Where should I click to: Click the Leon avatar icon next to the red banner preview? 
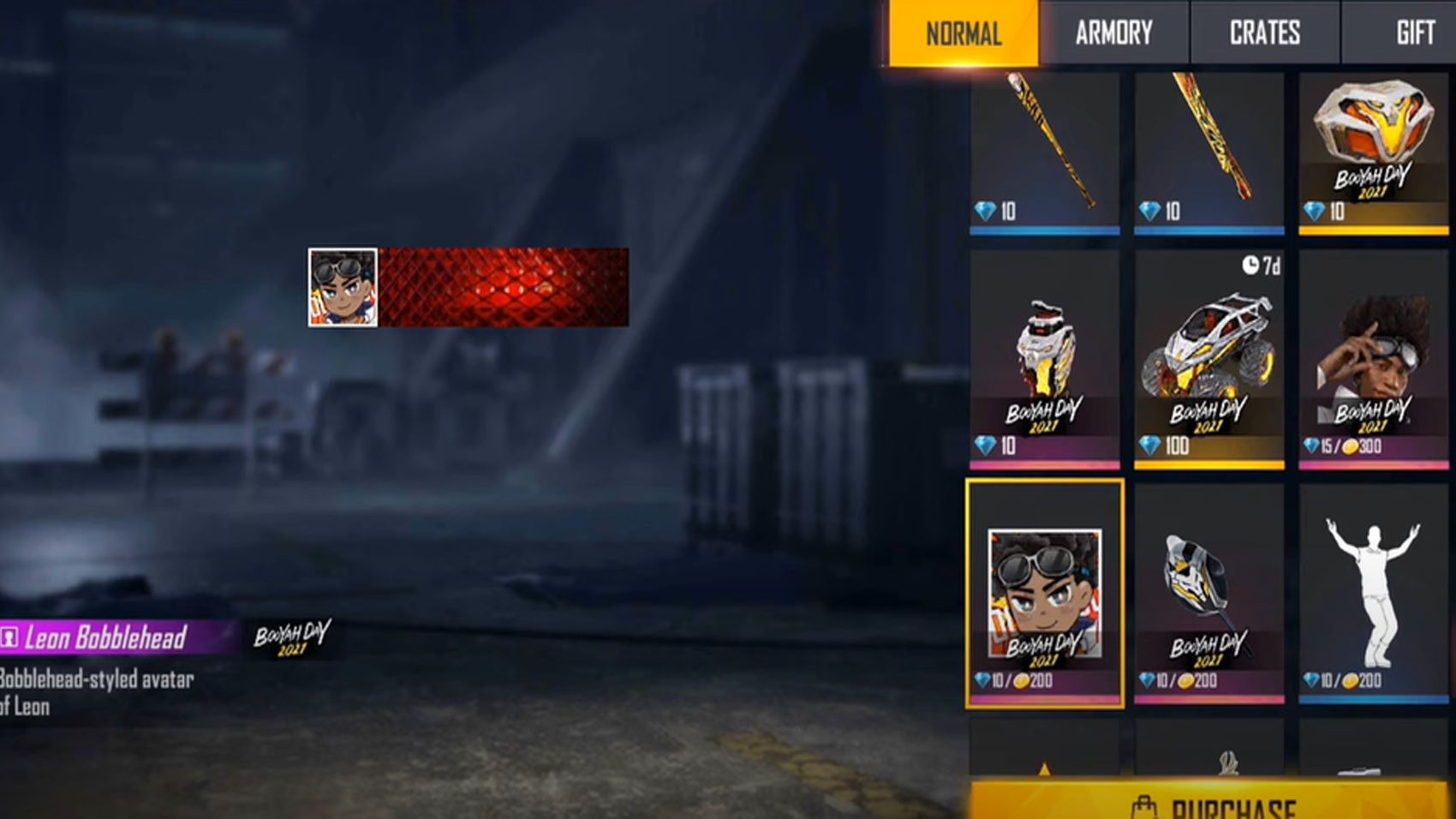pyautogui.click(x=342, y=288)
